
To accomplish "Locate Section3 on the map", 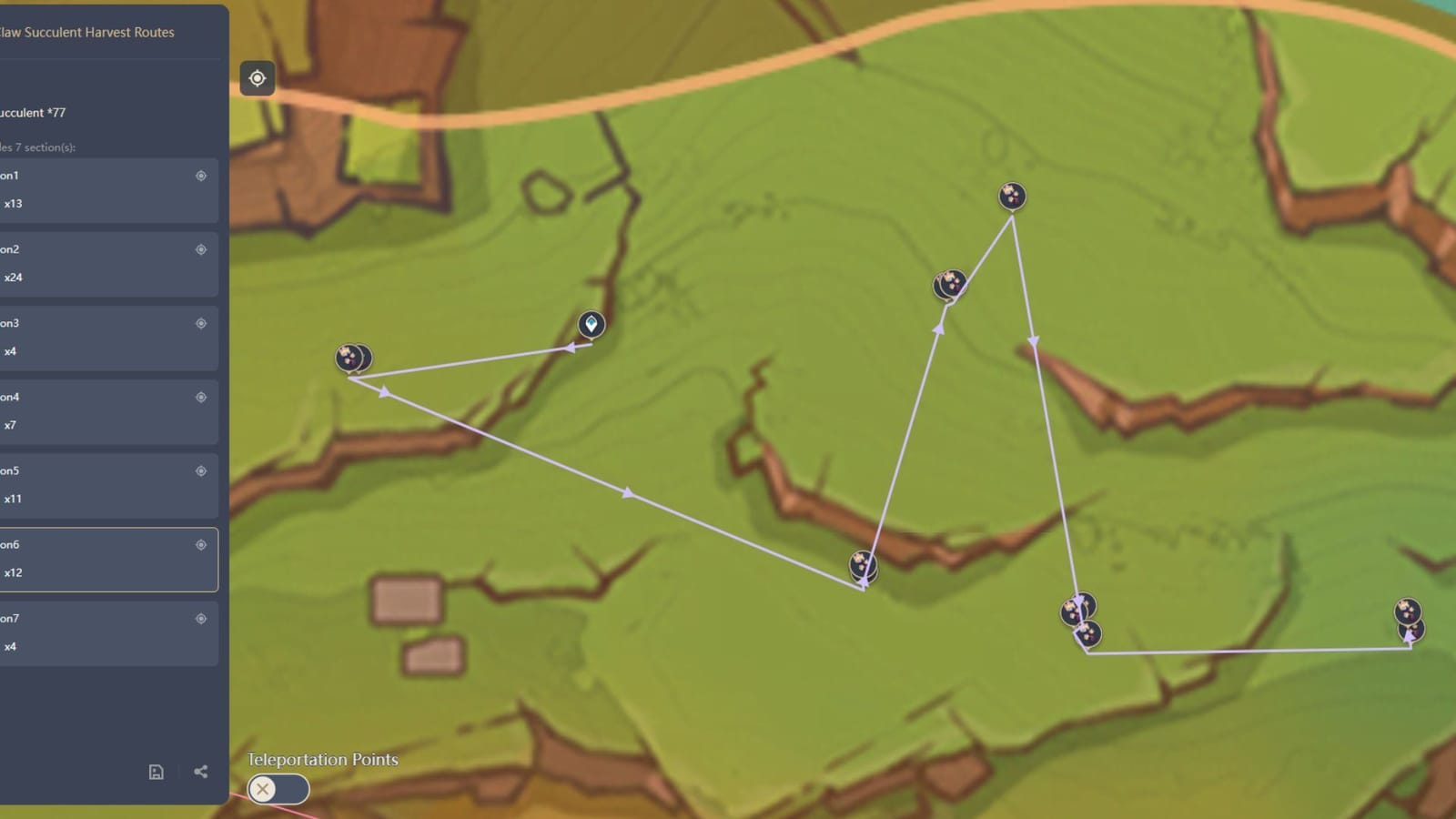I will point(200,323).
